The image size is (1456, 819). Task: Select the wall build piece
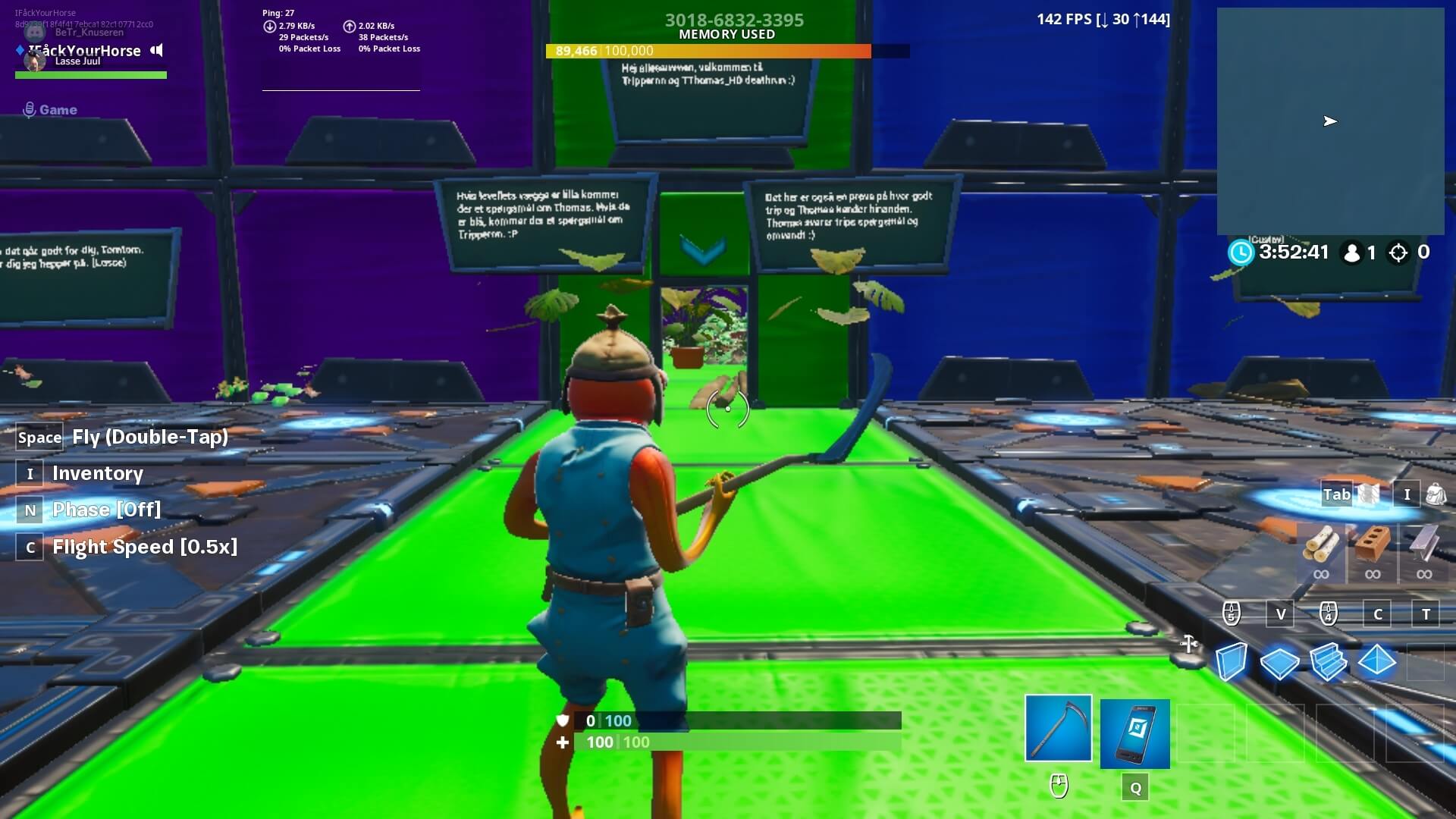coord(1232,662)
